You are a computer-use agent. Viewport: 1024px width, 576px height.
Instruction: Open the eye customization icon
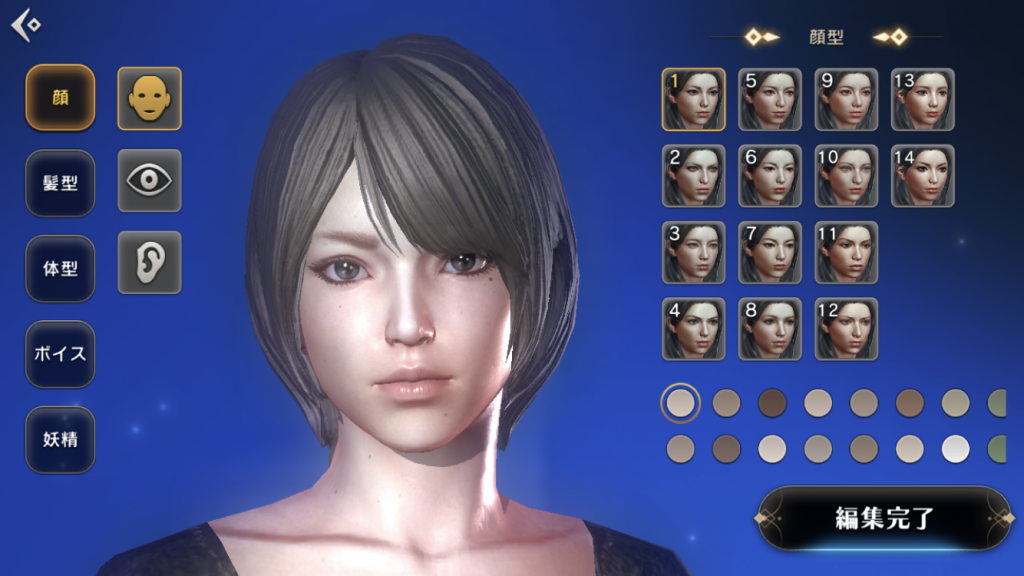click(150, 180)
